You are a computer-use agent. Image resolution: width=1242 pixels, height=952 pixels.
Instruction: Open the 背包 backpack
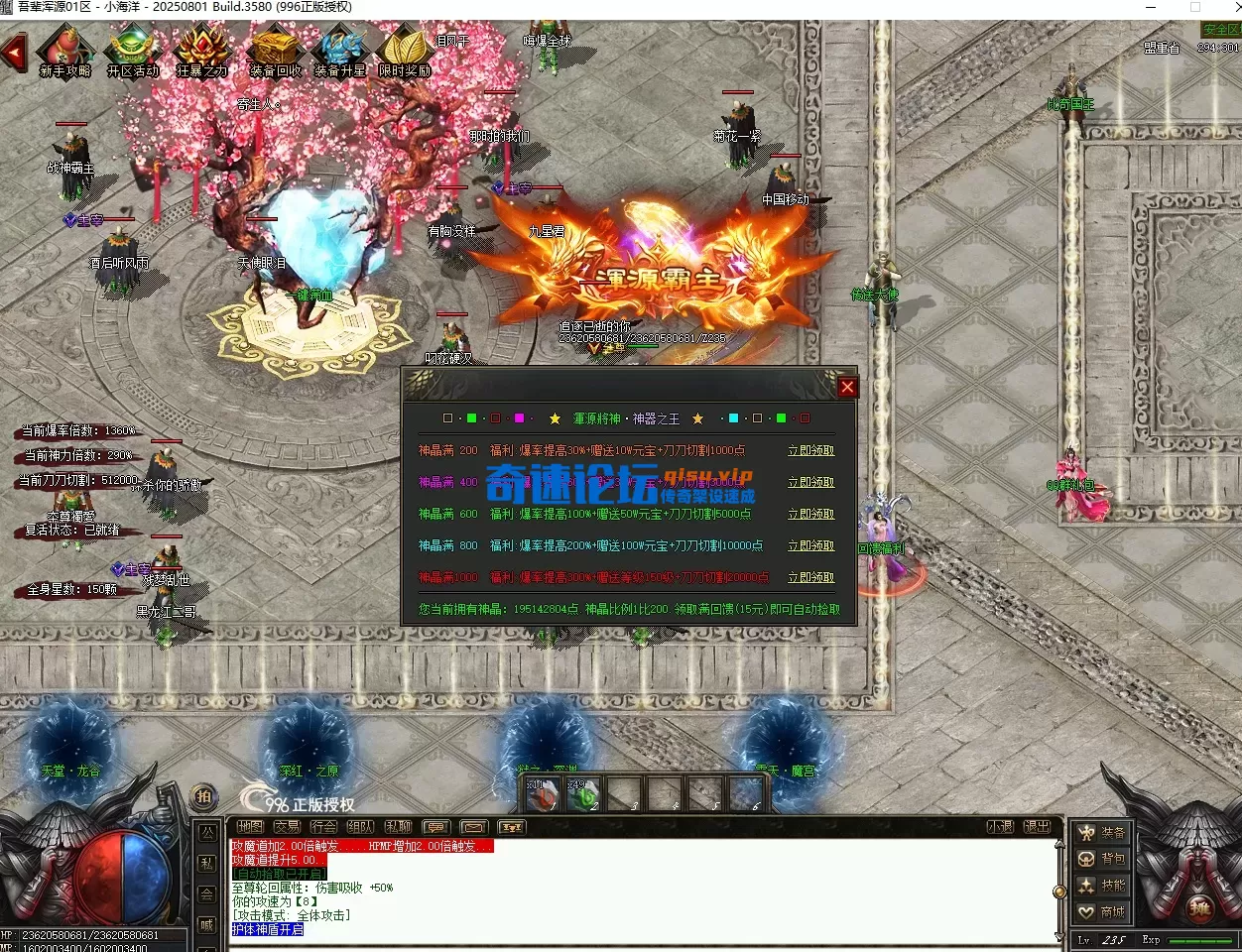(1103, 859)
